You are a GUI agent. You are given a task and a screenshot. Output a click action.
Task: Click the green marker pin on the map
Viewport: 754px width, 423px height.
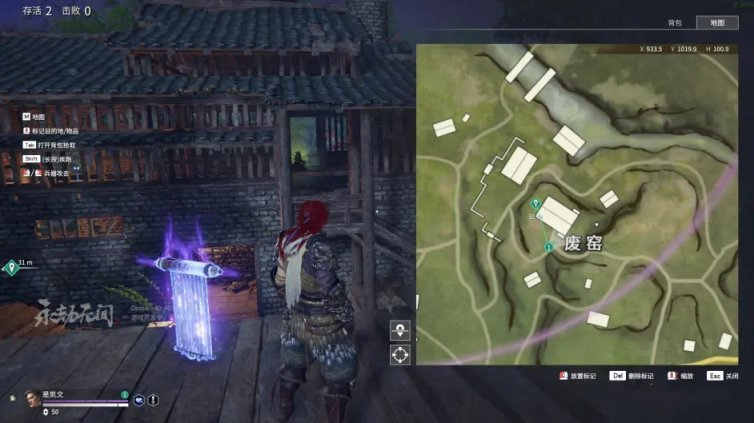537,205
